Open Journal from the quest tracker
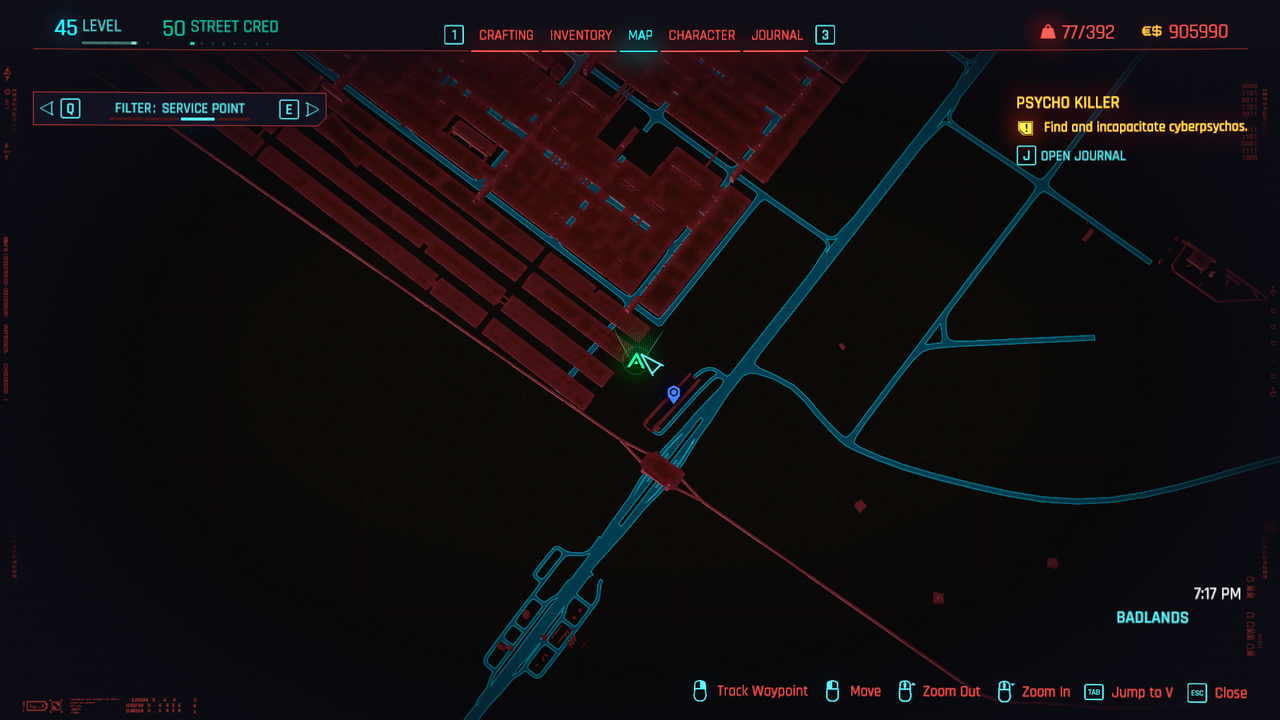Screen dimensions: 1280x720 click(x=1072, y=155)
